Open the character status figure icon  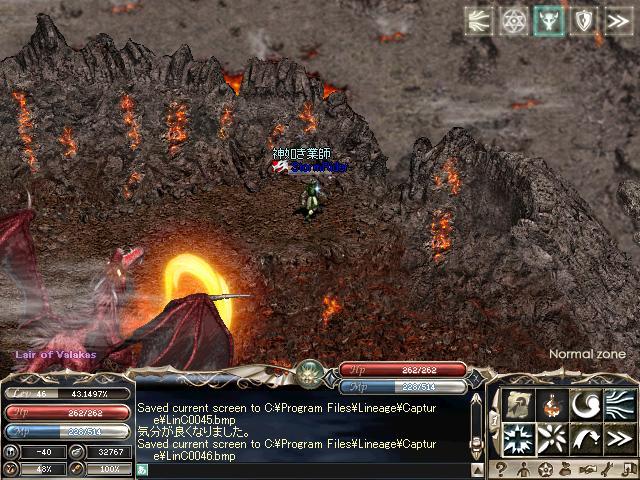[x=523, y=469]
